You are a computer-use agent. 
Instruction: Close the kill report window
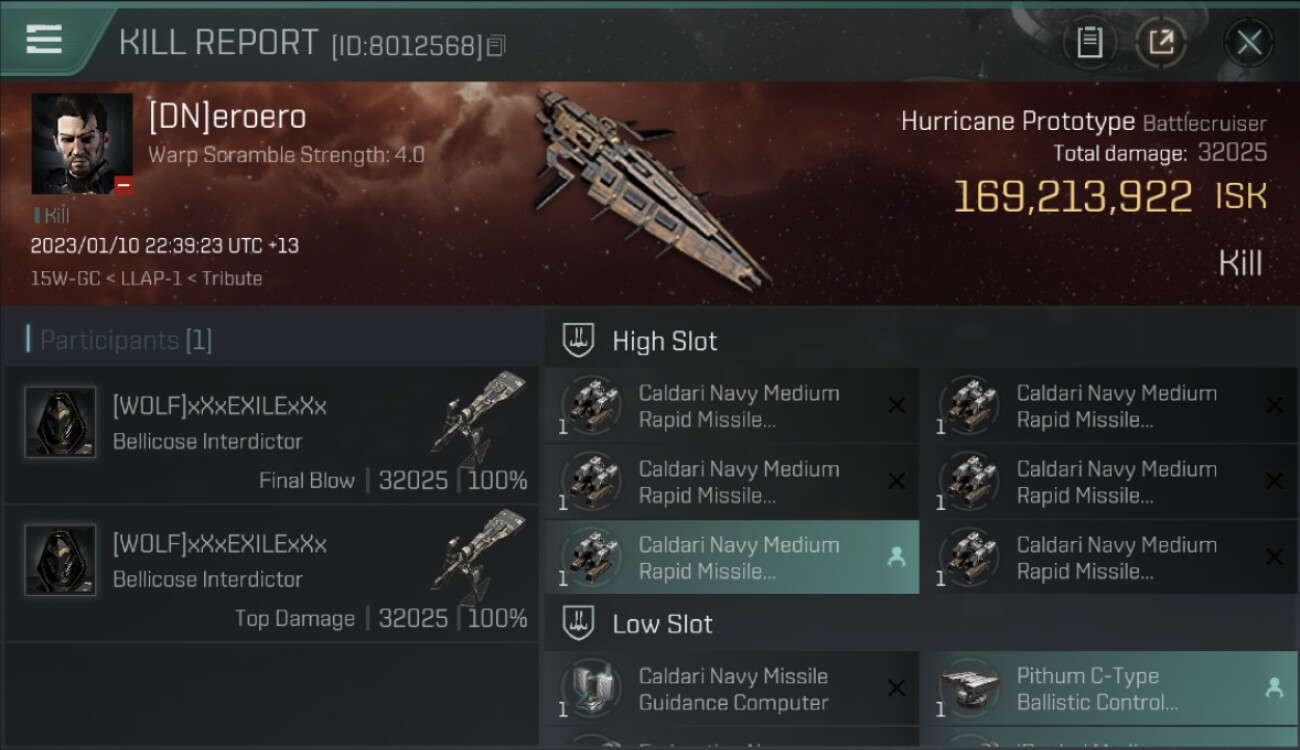pos(1249,42)
